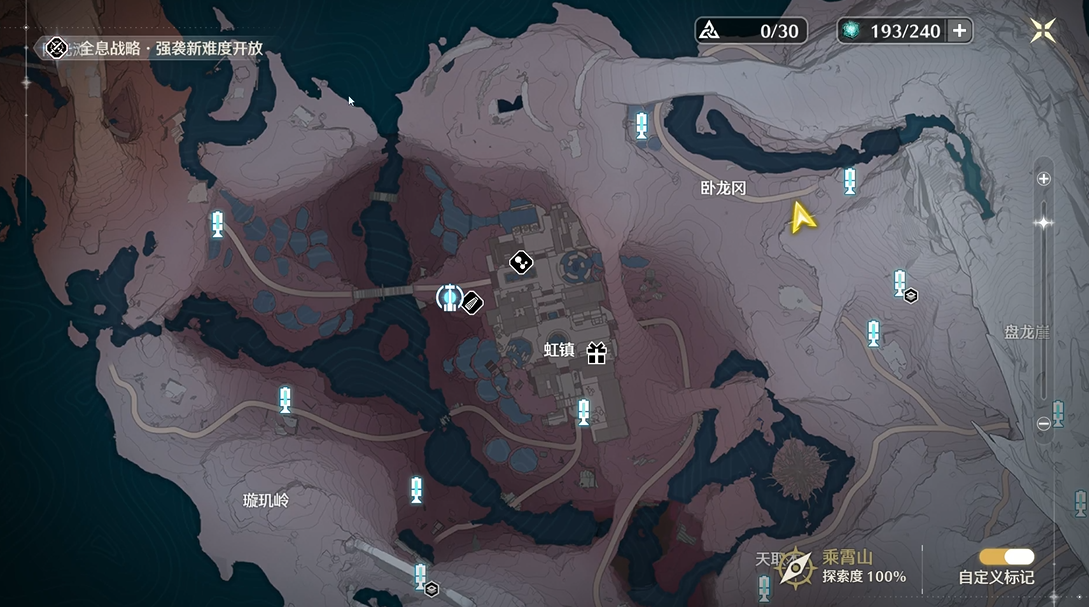Image resolution: width=1089 pixels, height=607 pixels.
Task: Zoom in using the map plus button
Action: click(x=1044, y=179)
